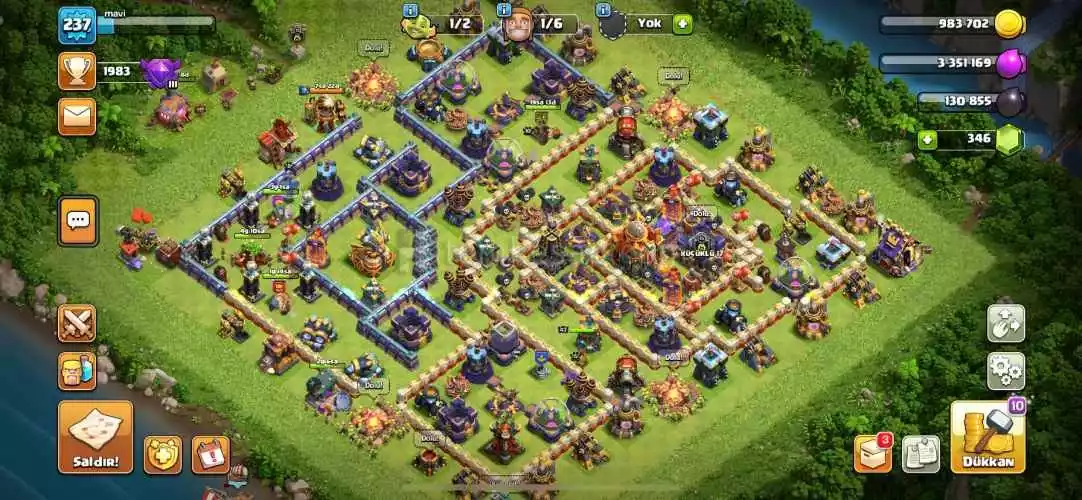Open the settings gears button
This screenshot has width=1082, height=500.
point(1005,371)
